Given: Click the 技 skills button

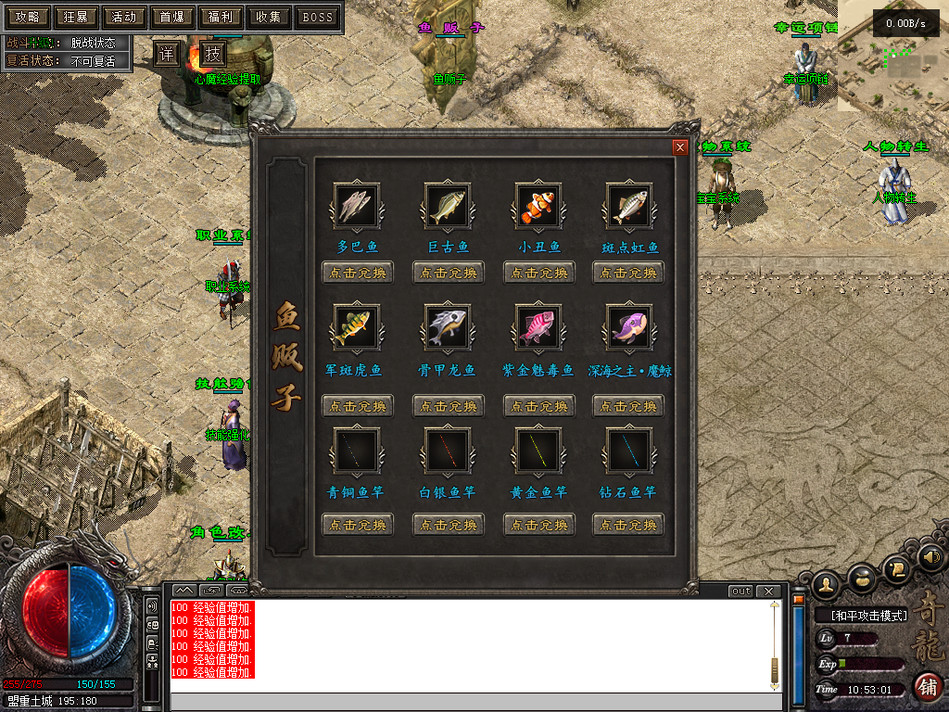Looking at the screenshot, I should tap(214, 53).
